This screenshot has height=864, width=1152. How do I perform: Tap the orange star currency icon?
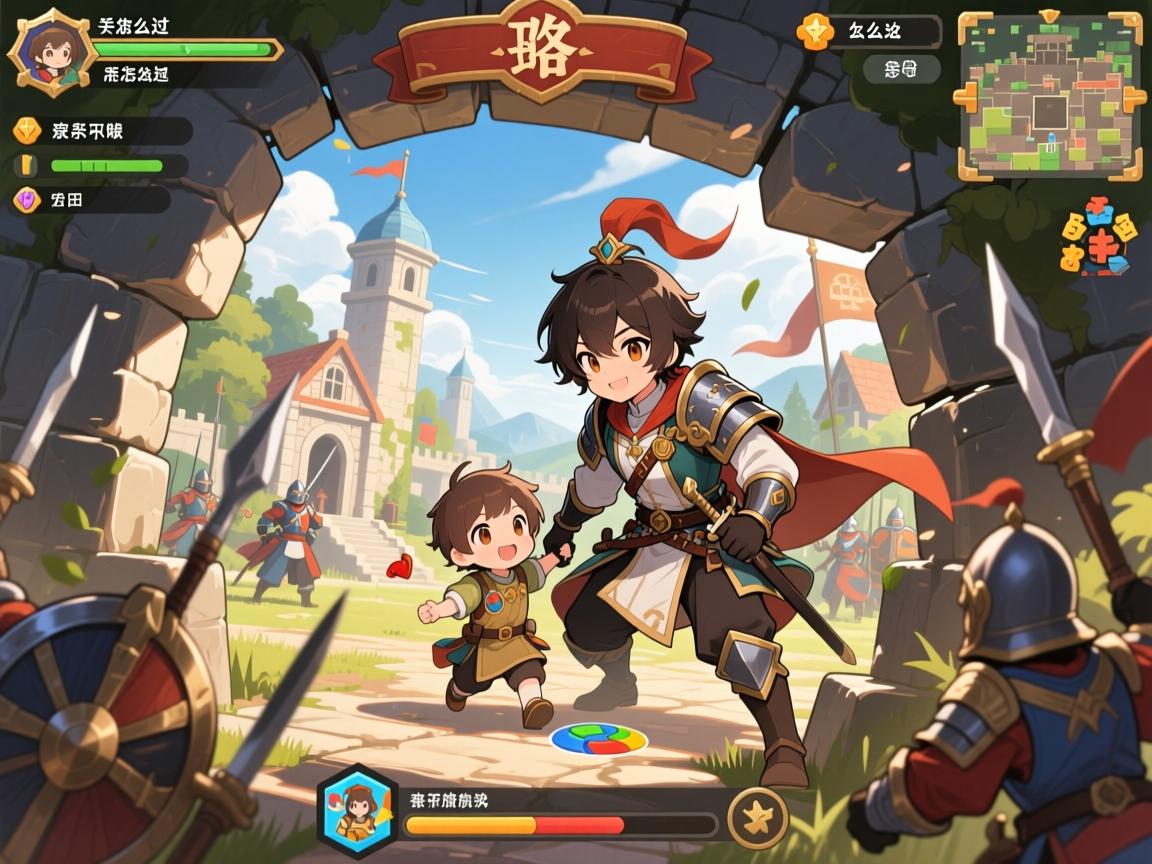click(x=814, y=31)
